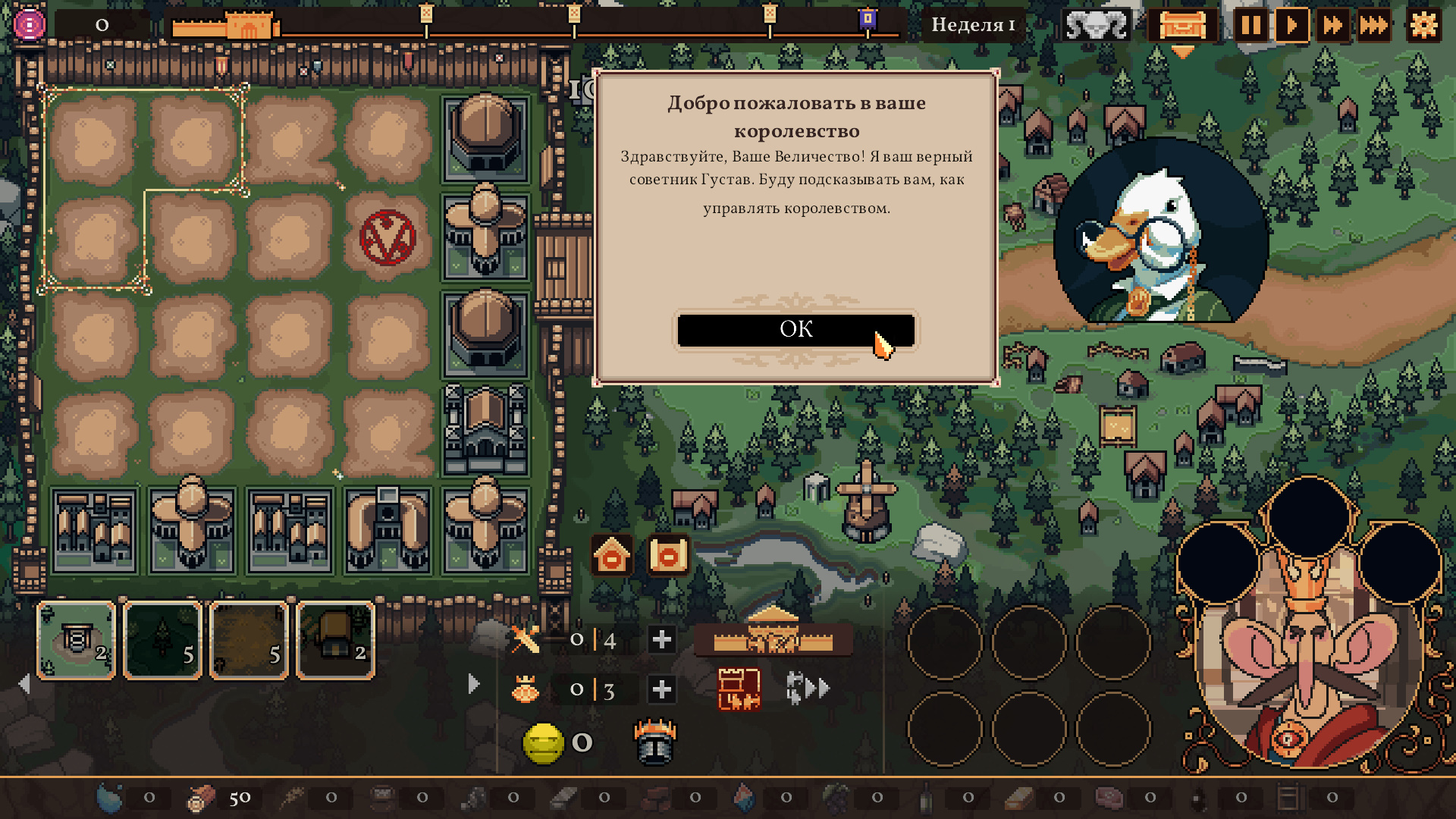Open the red castle map icon
The height and width of the screenshot is (819, 1456).
tap(739, 689)
